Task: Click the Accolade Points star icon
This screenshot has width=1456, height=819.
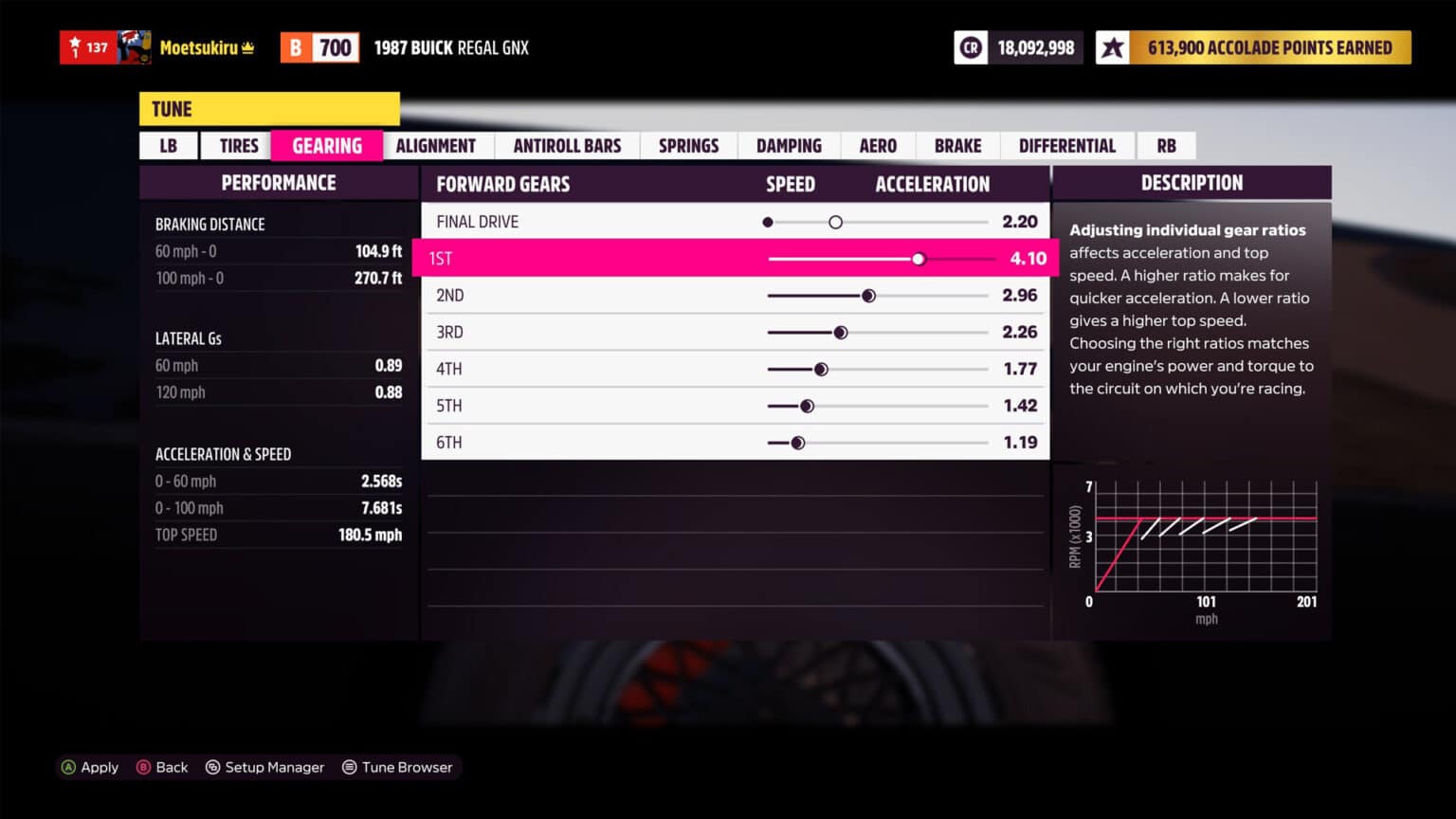Action: tap(1114, 46)
